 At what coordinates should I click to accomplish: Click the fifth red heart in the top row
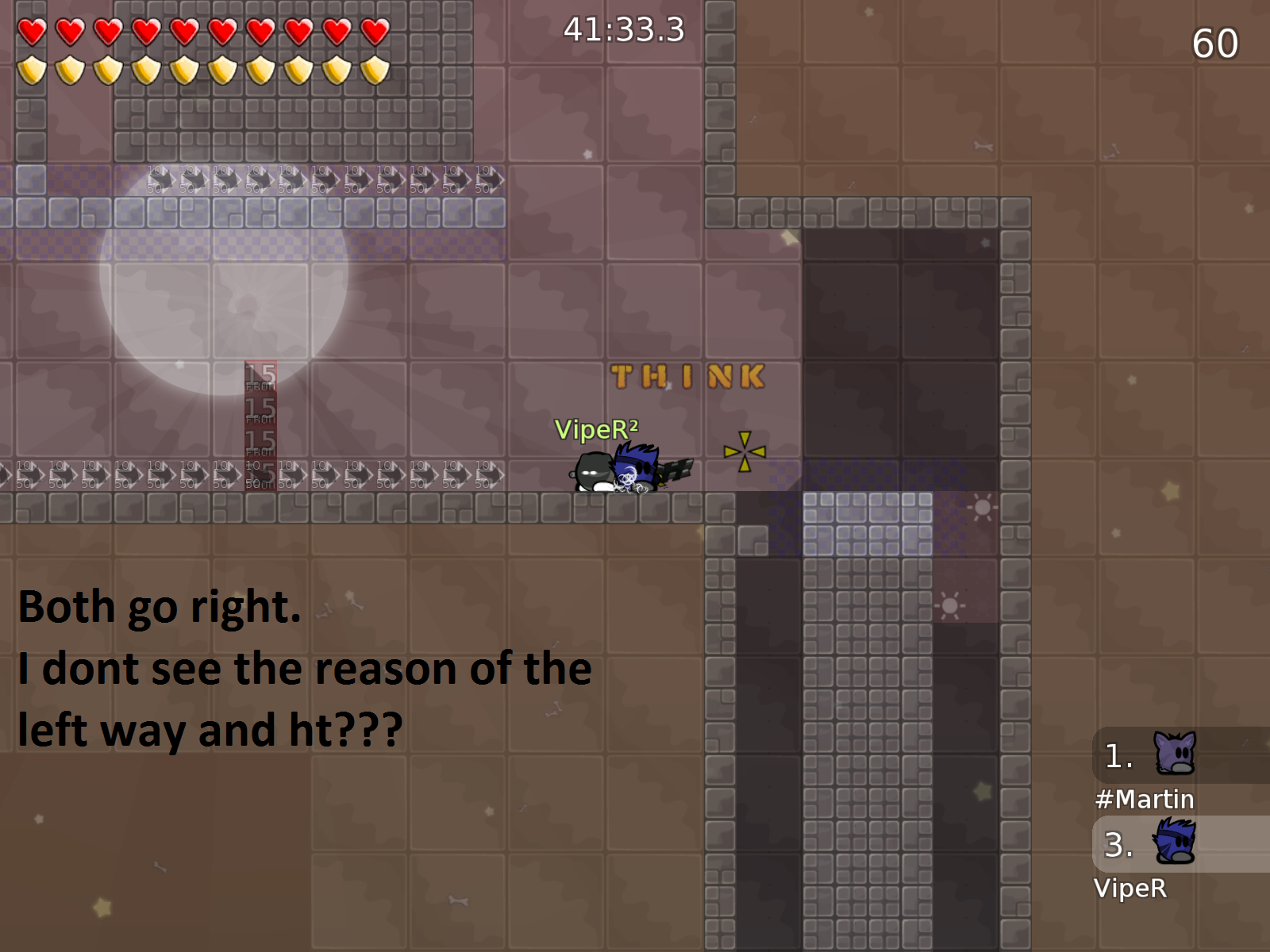point(184,30)
